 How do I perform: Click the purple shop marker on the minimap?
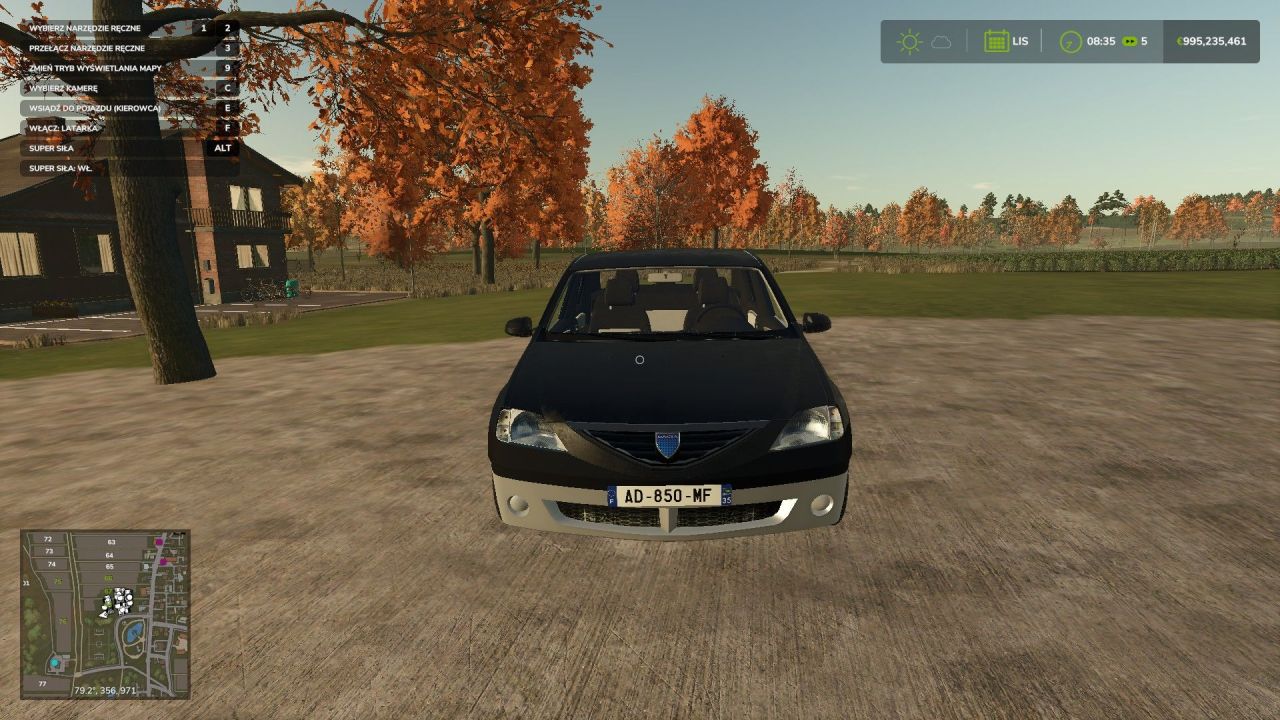[x=159, y=541]
